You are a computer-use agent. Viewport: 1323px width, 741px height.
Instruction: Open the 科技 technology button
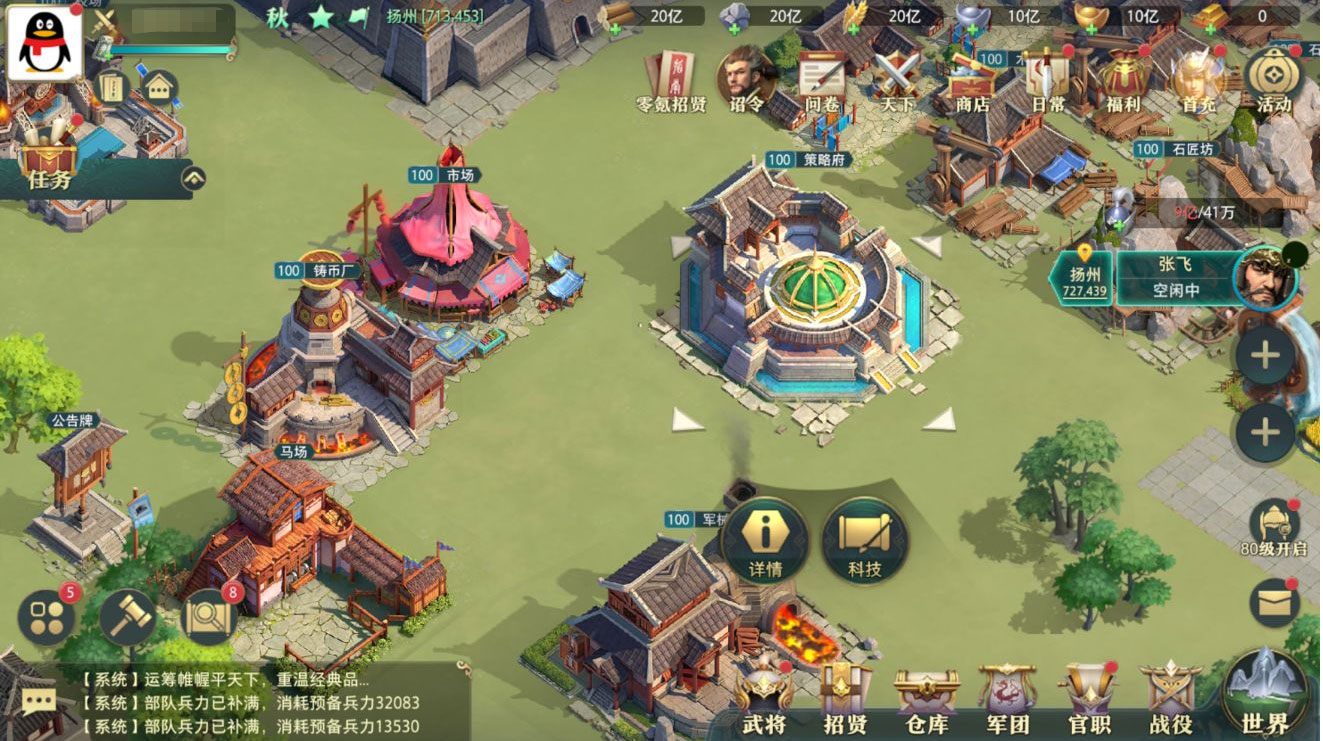tap(865, 541)
